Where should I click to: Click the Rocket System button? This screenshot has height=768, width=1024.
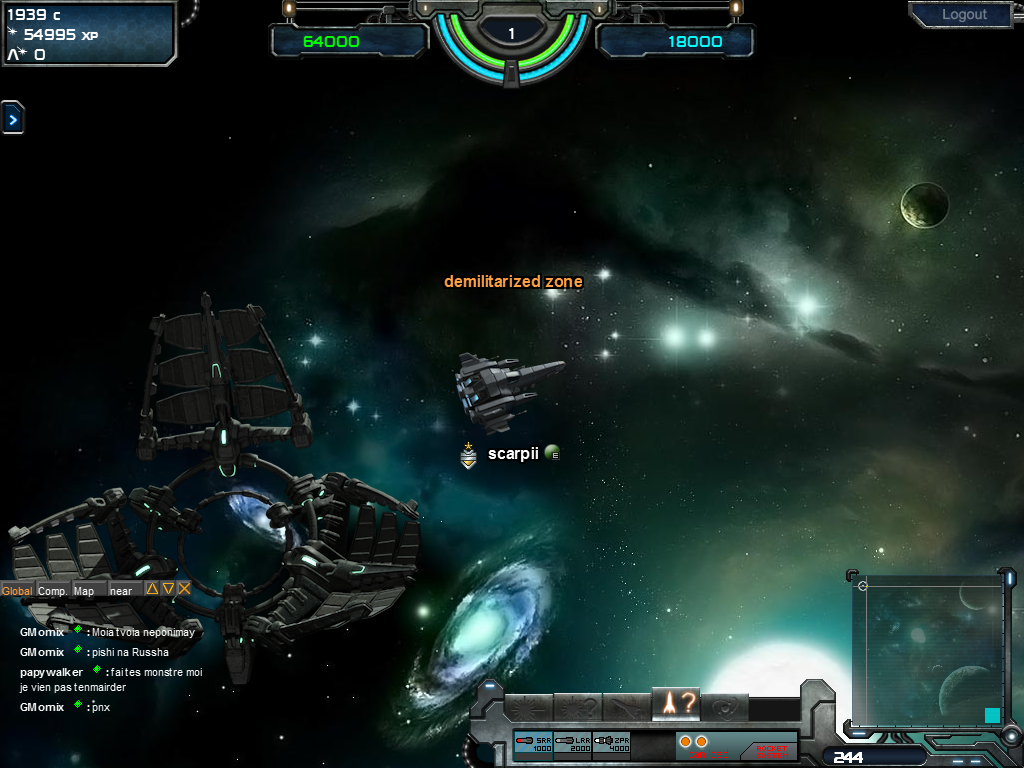pos(771,748)
